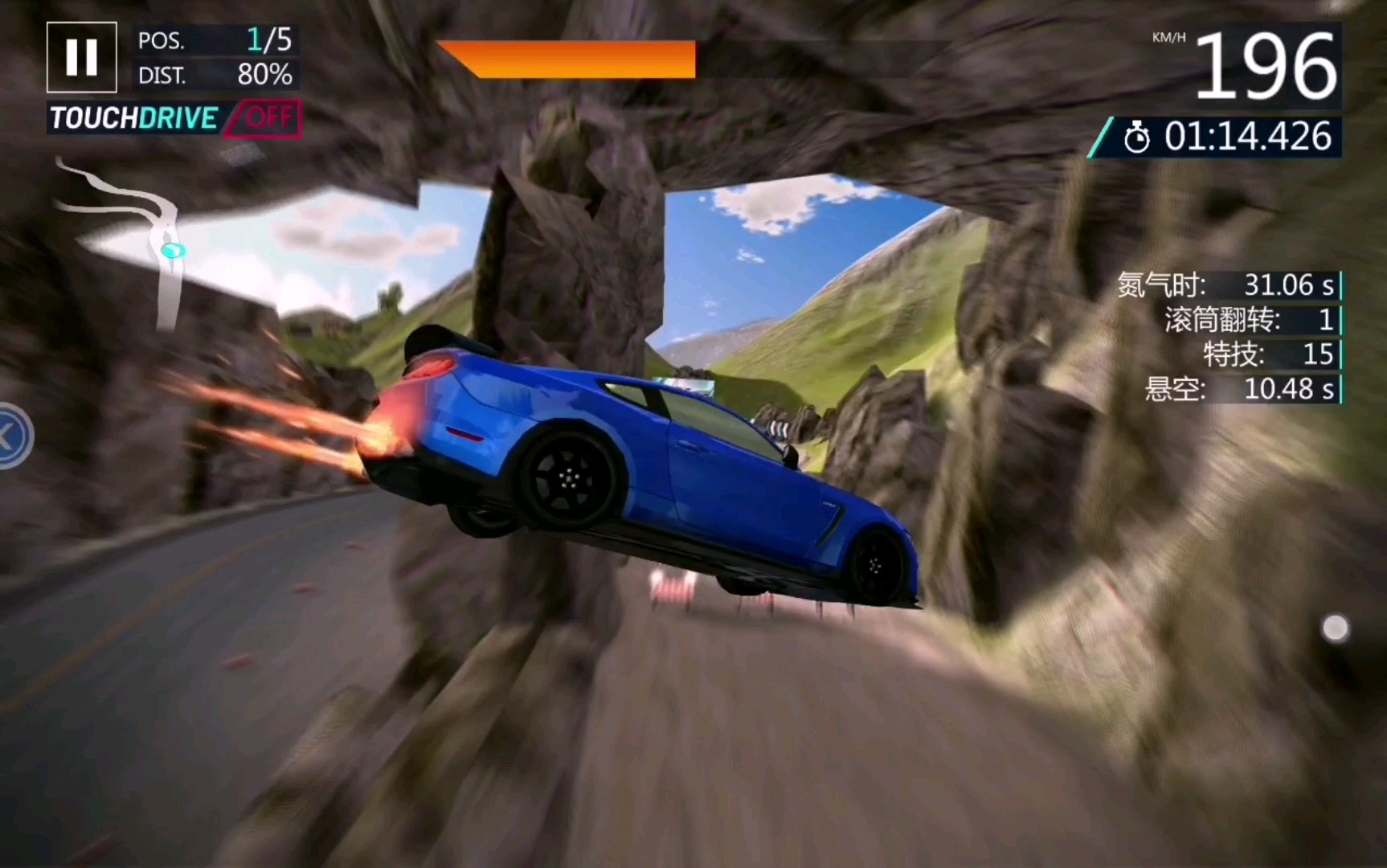
Task: Tap the white floating dot button
Action: (1335, 628)
